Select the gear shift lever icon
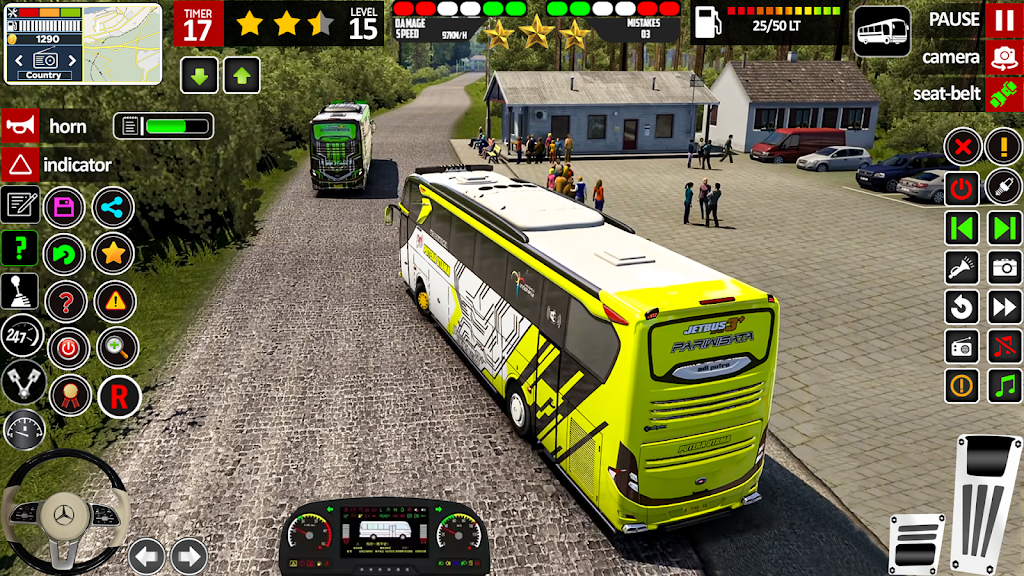1024x576 pixels. coord(20,292)
